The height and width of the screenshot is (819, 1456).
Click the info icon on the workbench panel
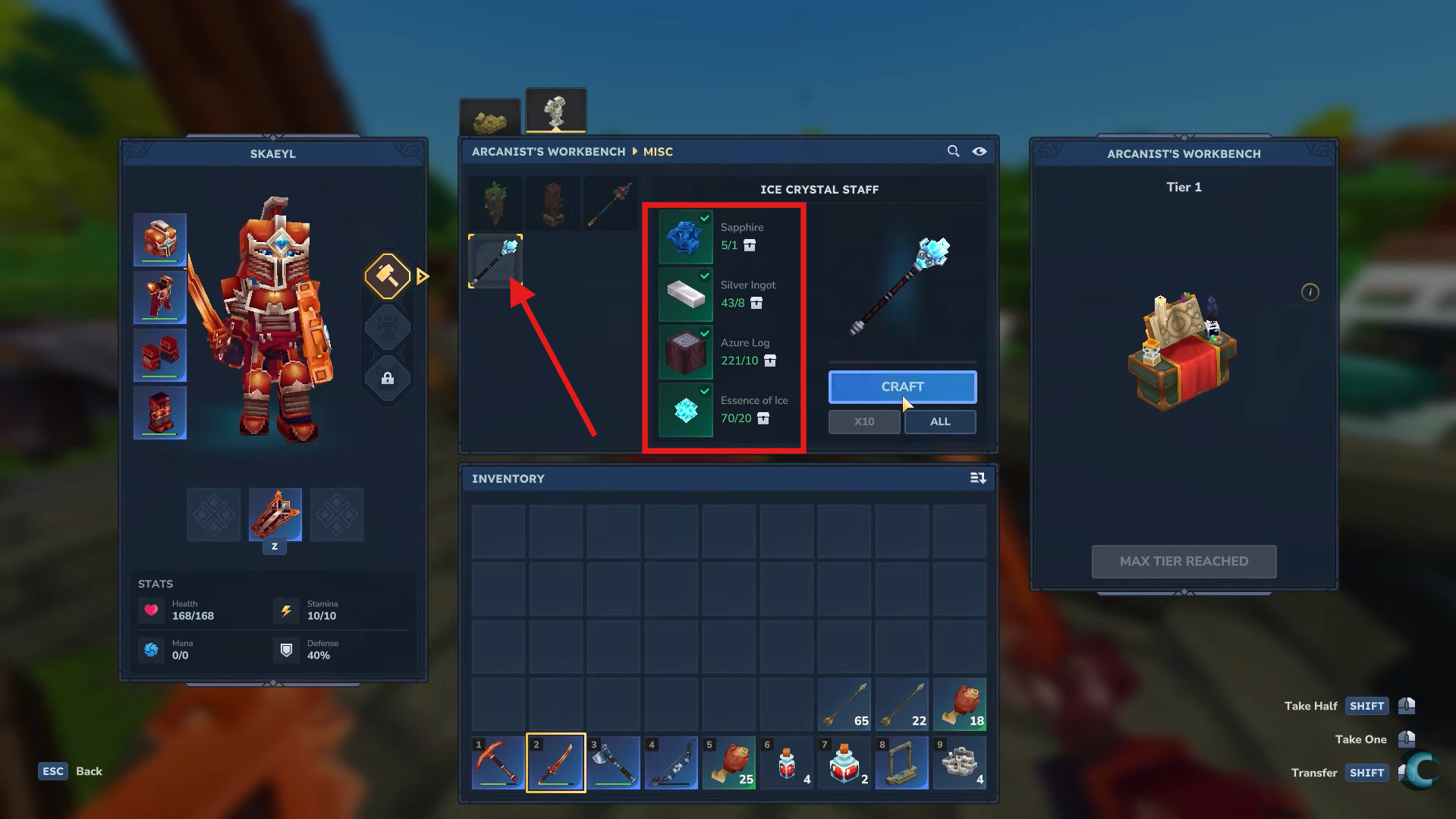point(1310,292)
